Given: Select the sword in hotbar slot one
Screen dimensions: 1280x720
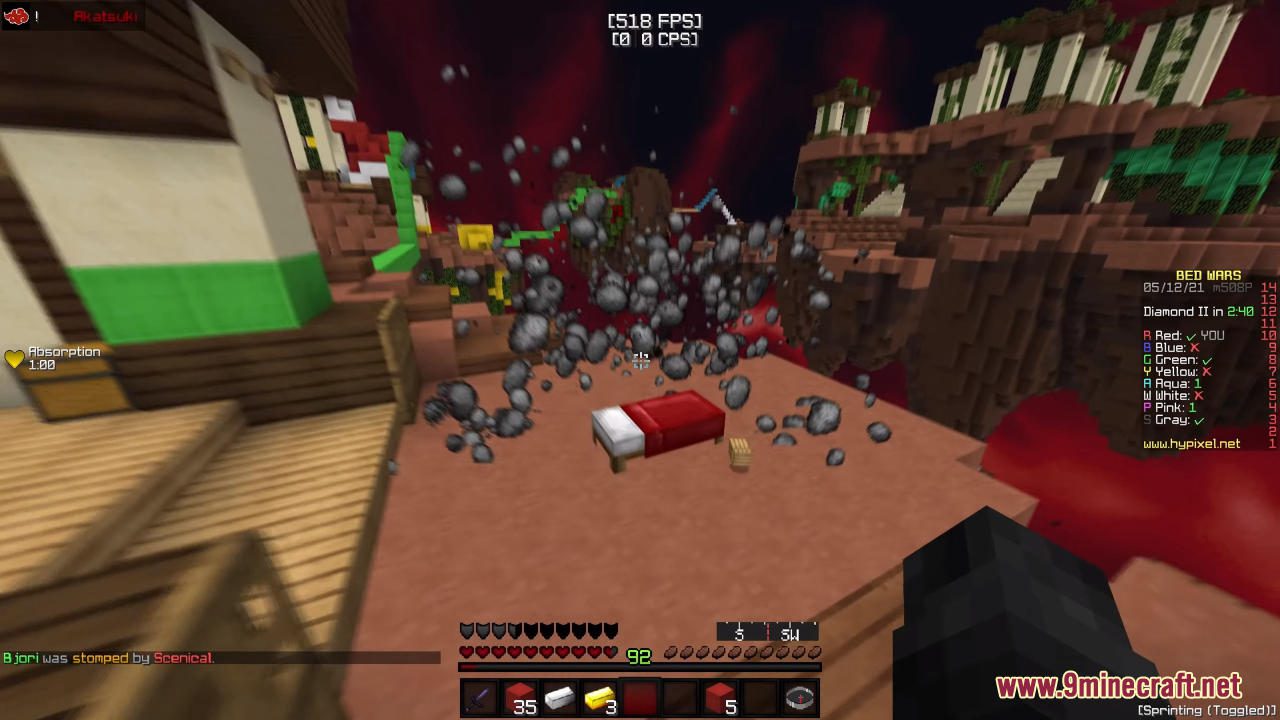Looking at the screenshot, I should pos(477,697).
